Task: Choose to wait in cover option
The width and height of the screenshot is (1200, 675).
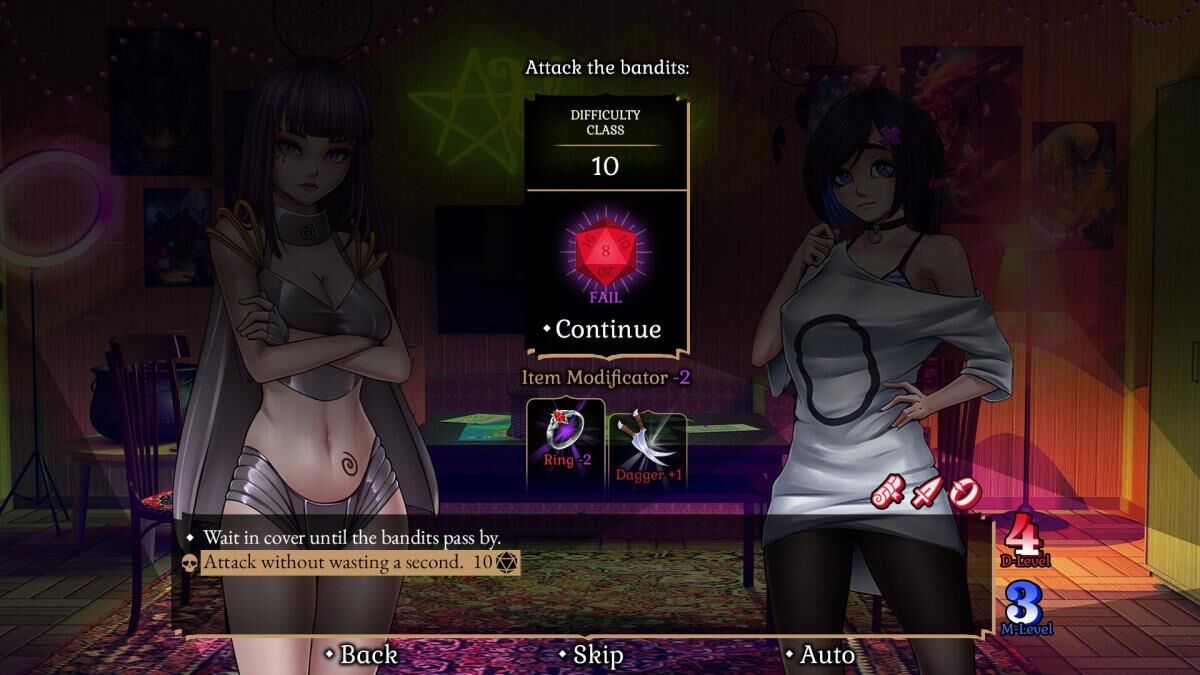Action: click(352, 538)
